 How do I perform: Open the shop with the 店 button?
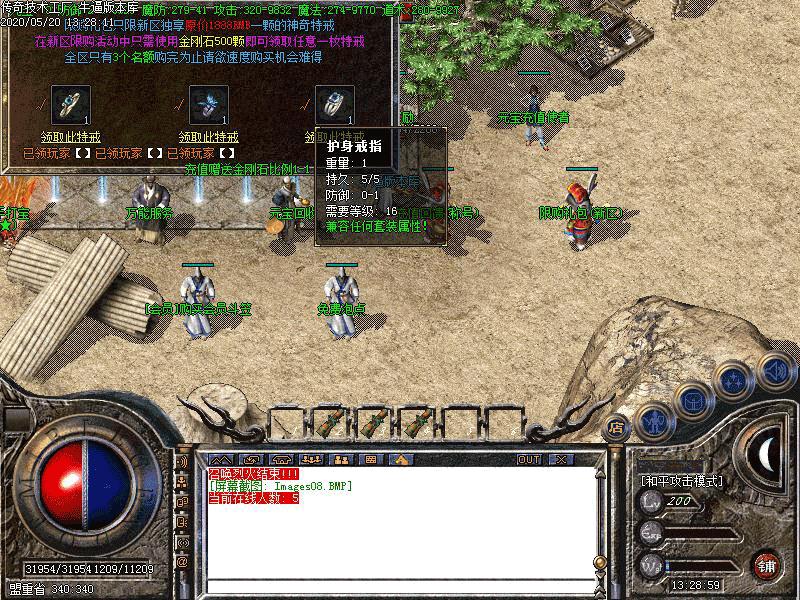(x=617, y=423)
